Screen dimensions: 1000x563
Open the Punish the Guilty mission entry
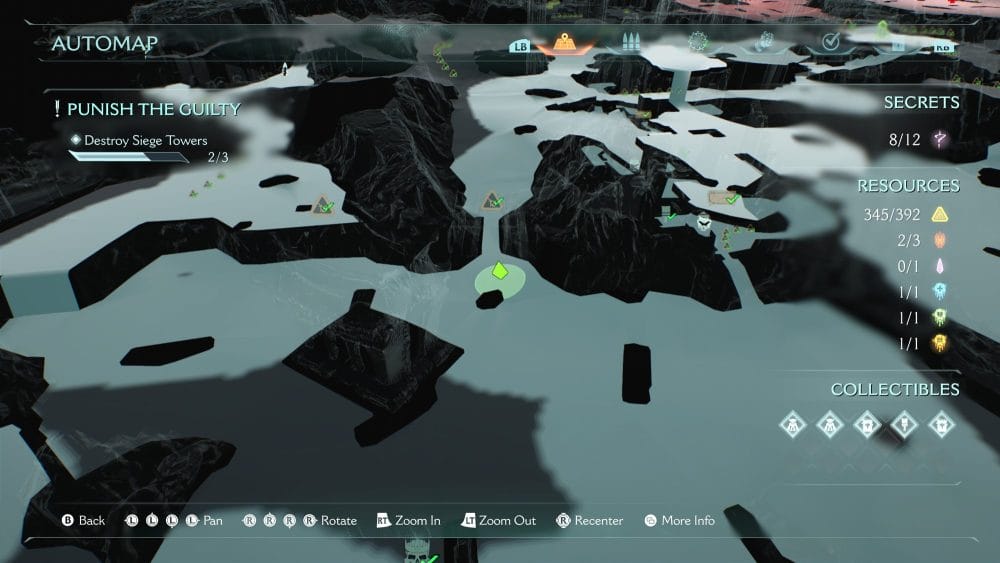point(153,109)
